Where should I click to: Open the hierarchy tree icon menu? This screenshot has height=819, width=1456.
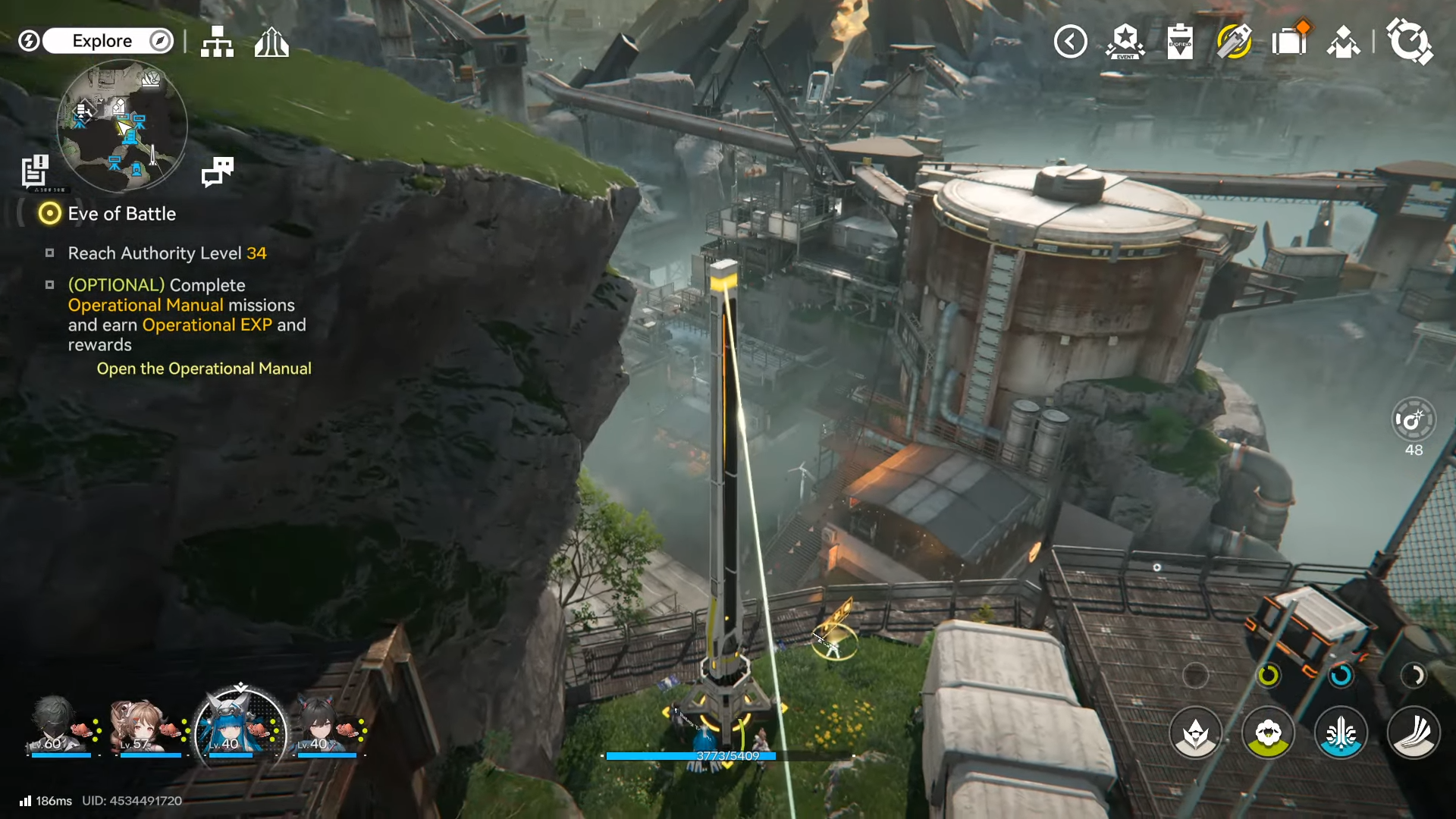click(x=217, y=42)
